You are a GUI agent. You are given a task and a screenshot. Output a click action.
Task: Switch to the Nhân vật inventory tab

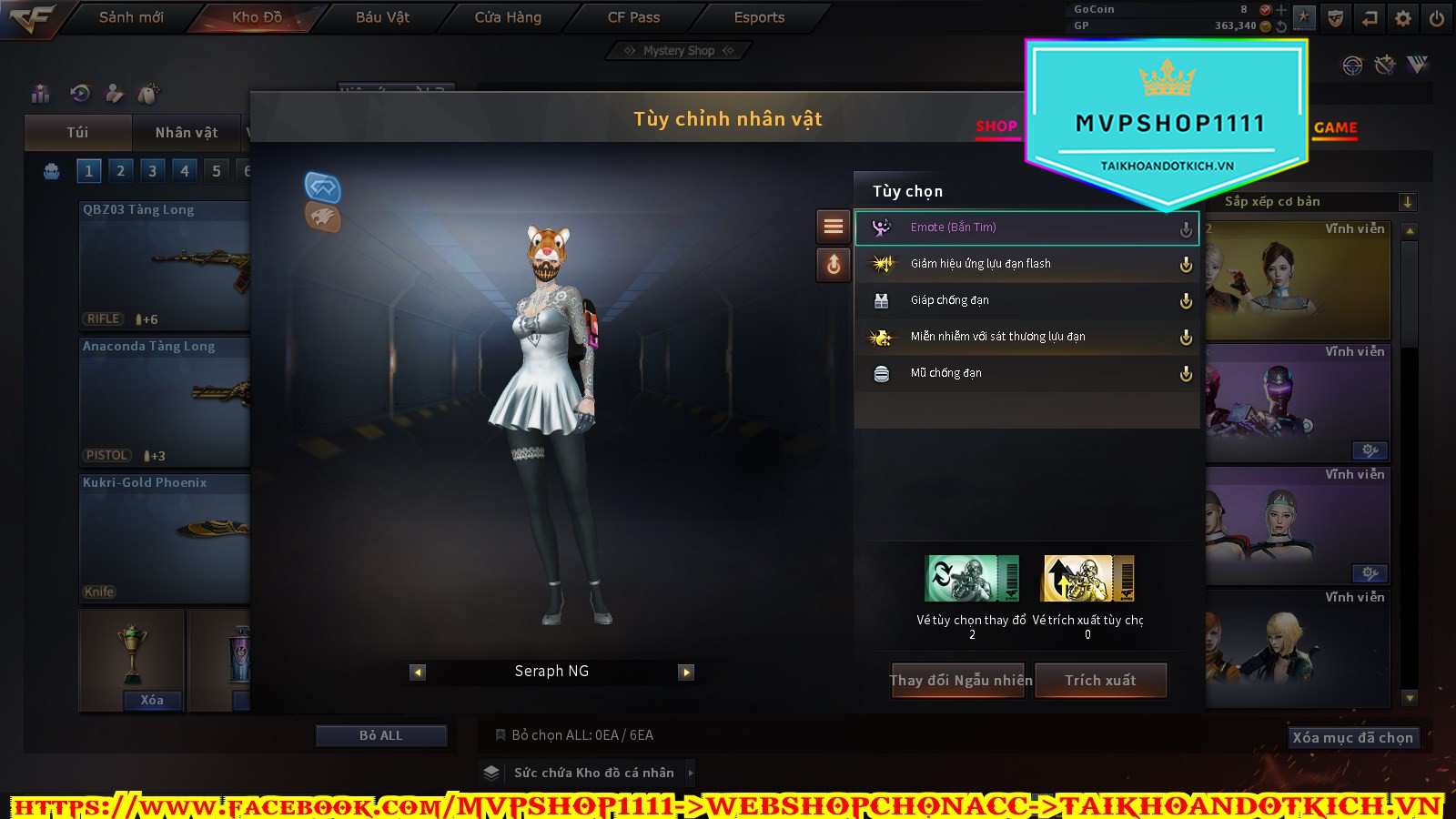[187, 133]
